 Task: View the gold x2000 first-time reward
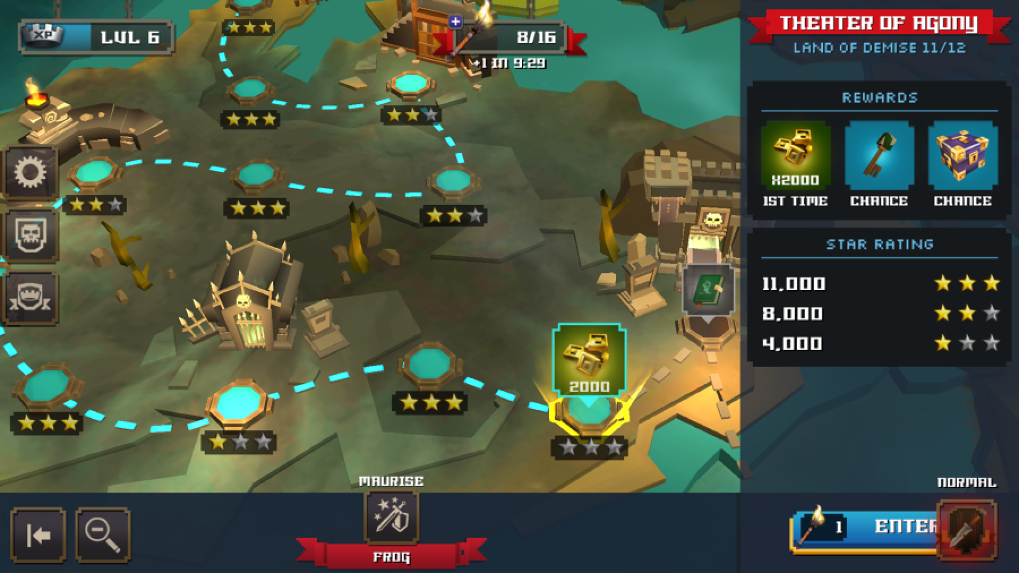(795, 156)
